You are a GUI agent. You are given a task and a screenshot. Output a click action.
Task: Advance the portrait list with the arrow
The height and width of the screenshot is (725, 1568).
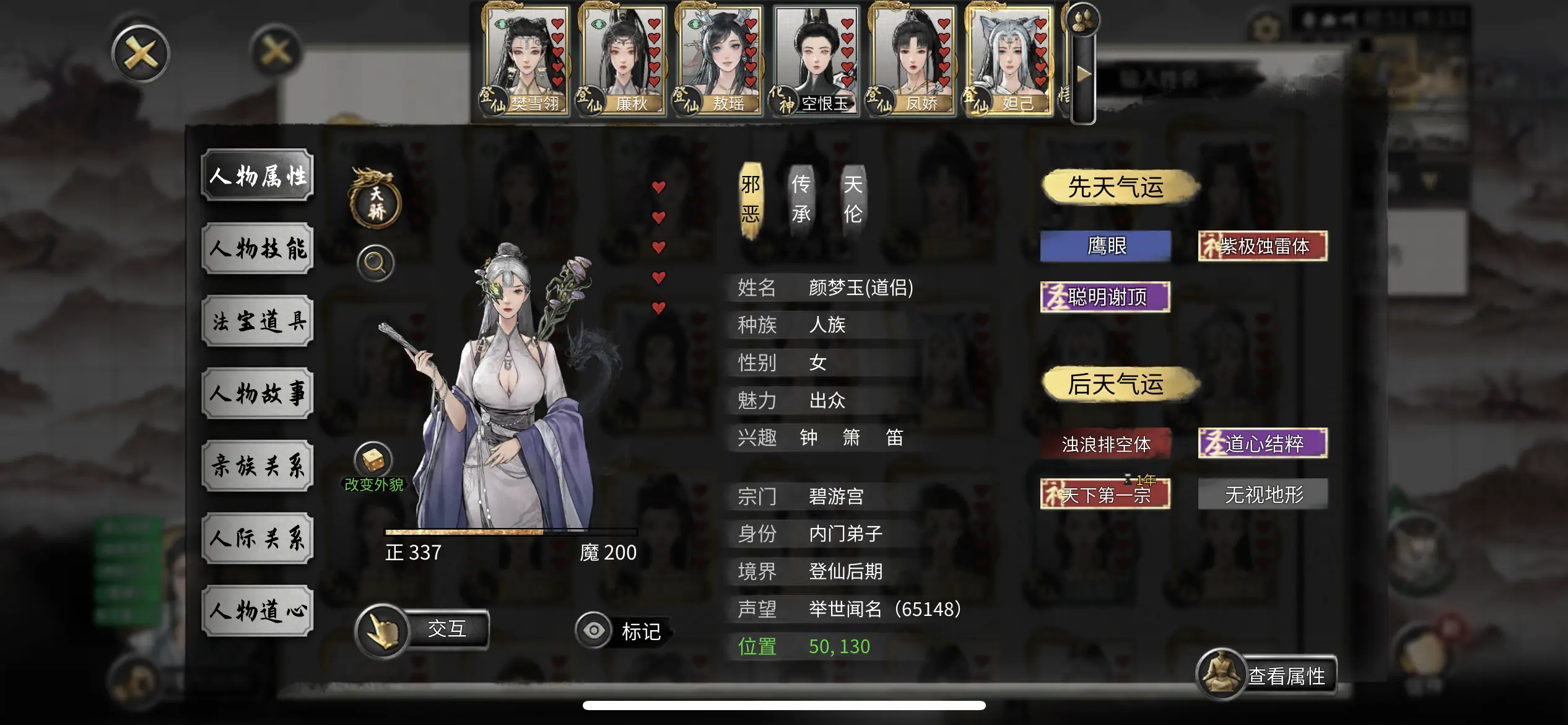coord(1084,74)
